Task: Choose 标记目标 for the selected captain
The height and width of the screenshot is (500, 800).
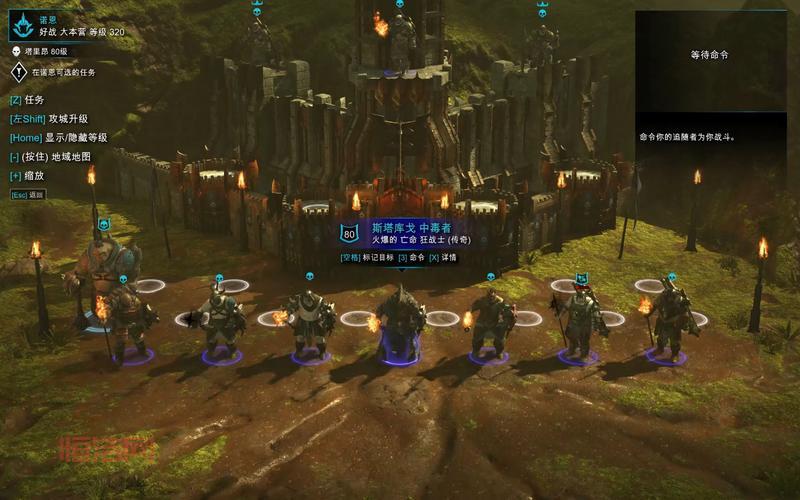Action: point(366,257)
